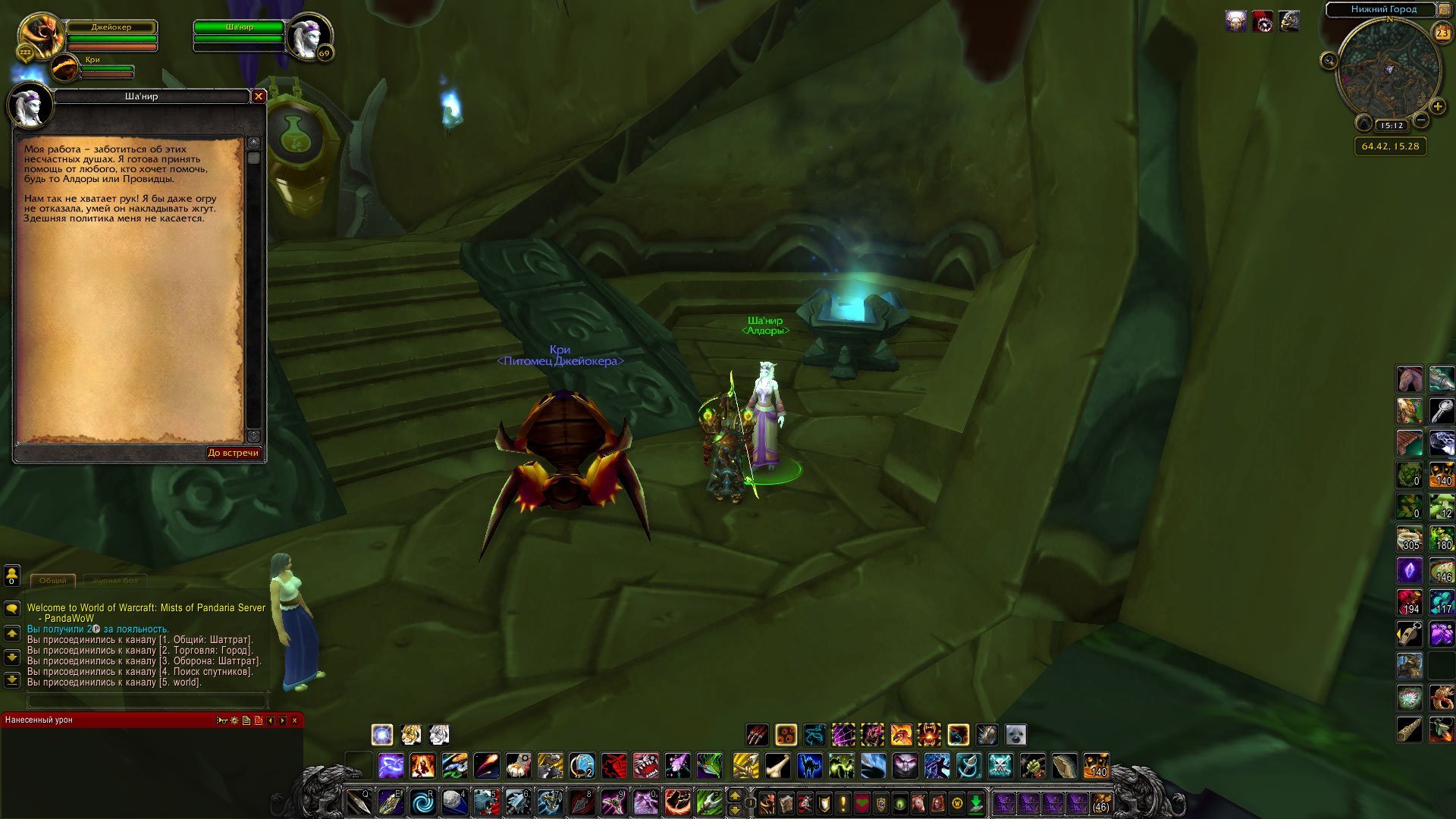
Task: Close the Ша'нир dialogue window
Action: pos(259,96)
